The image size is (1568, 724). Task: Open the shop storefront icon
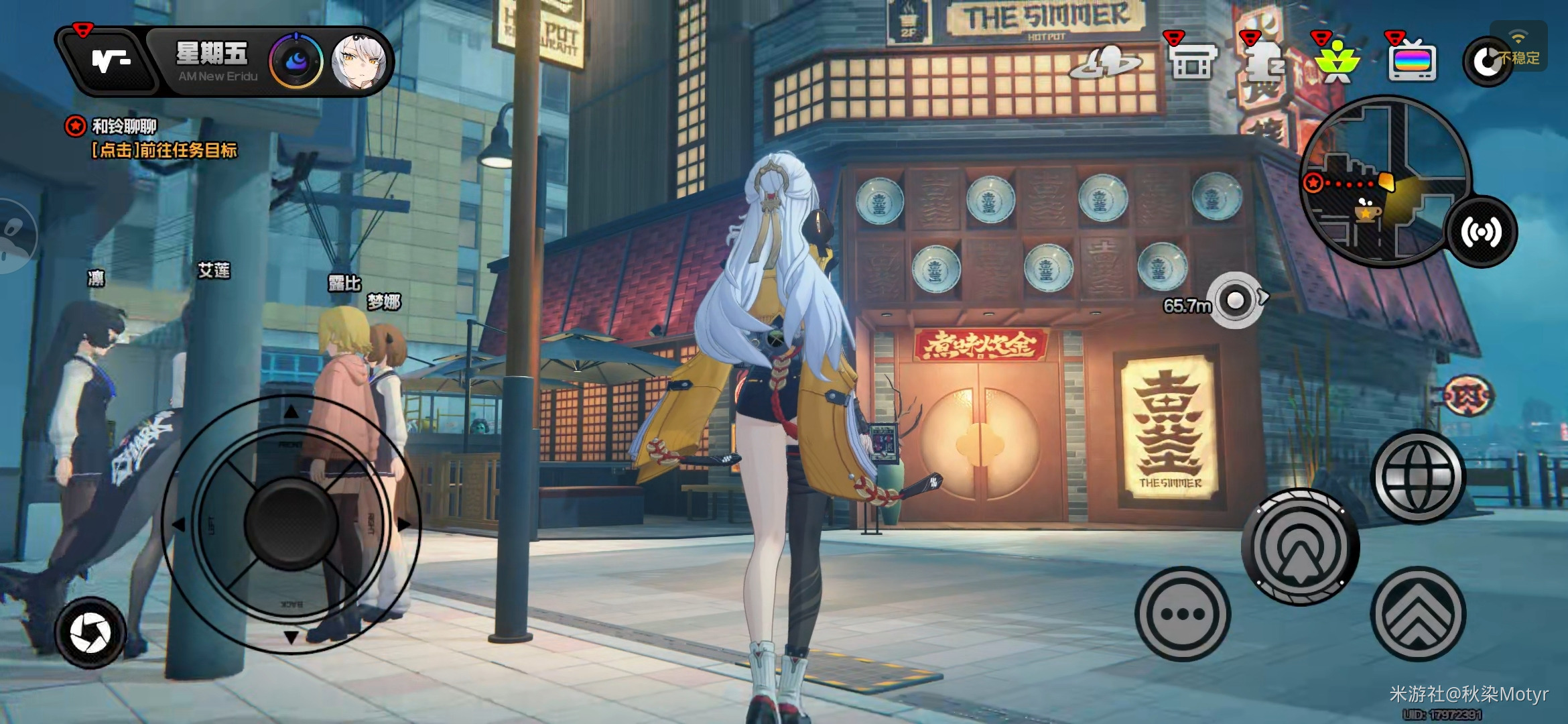1193,62
